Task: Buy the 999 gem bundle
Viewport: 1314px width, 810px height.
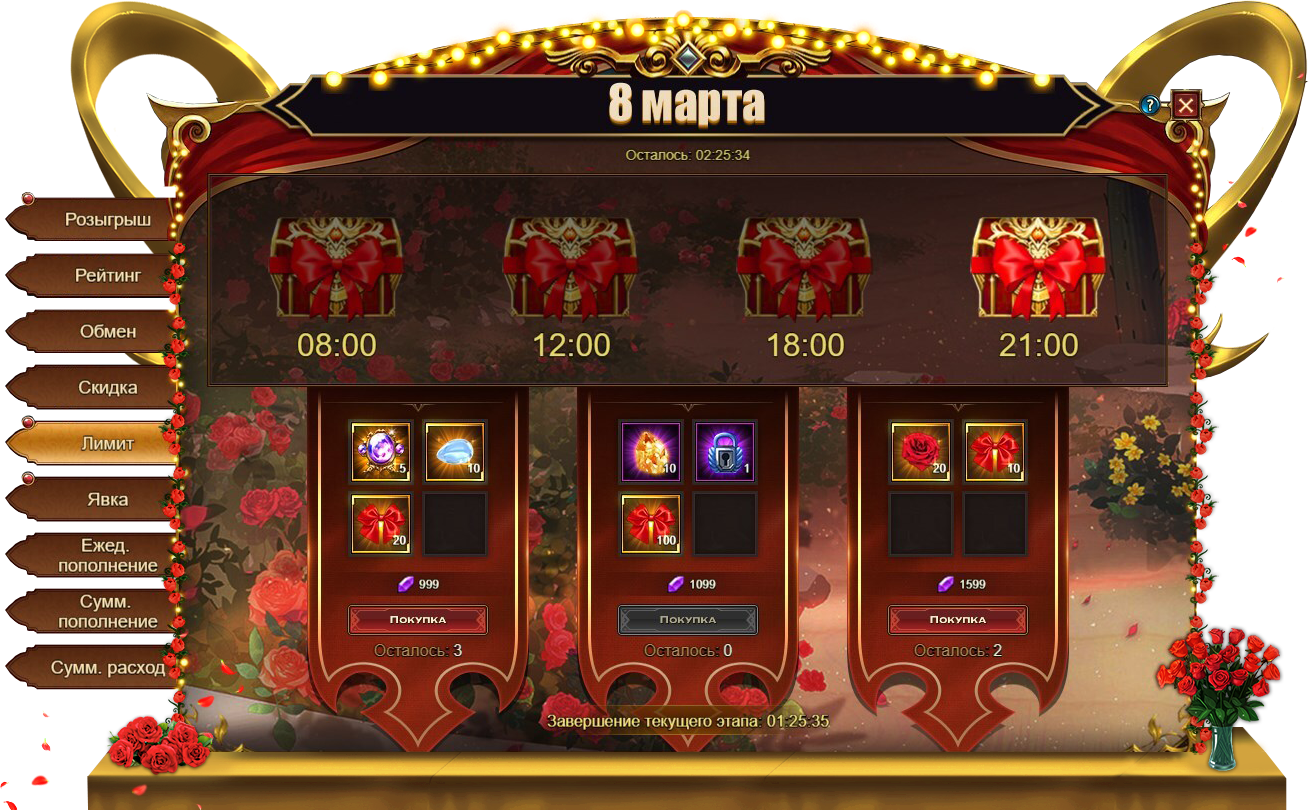Action: point(417,620)
